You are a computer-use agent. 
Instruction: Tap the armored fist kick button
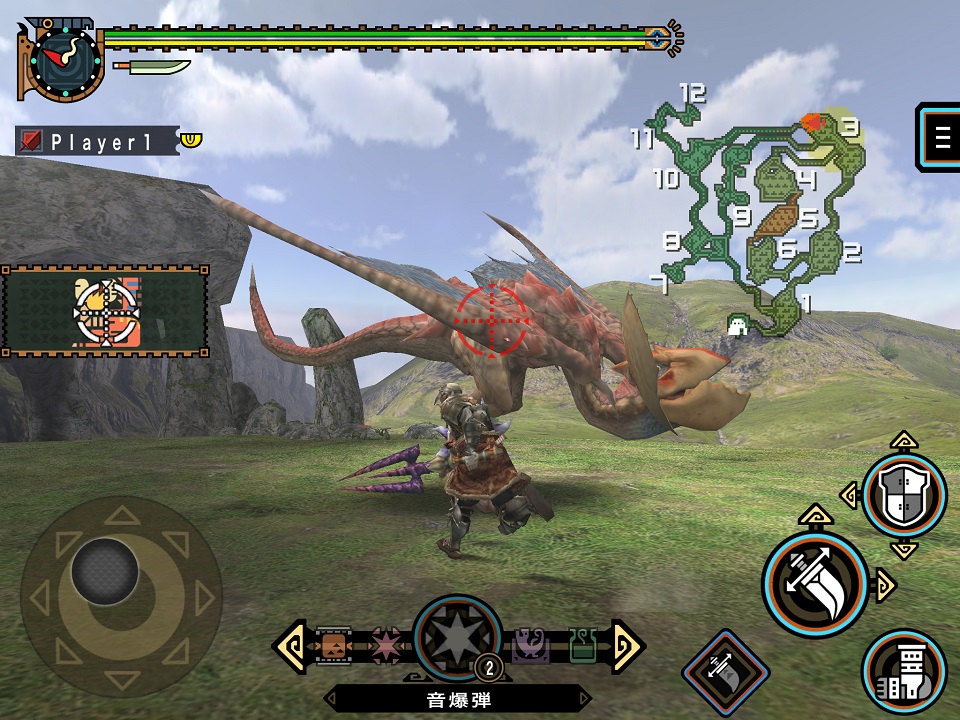coord(905,671)
